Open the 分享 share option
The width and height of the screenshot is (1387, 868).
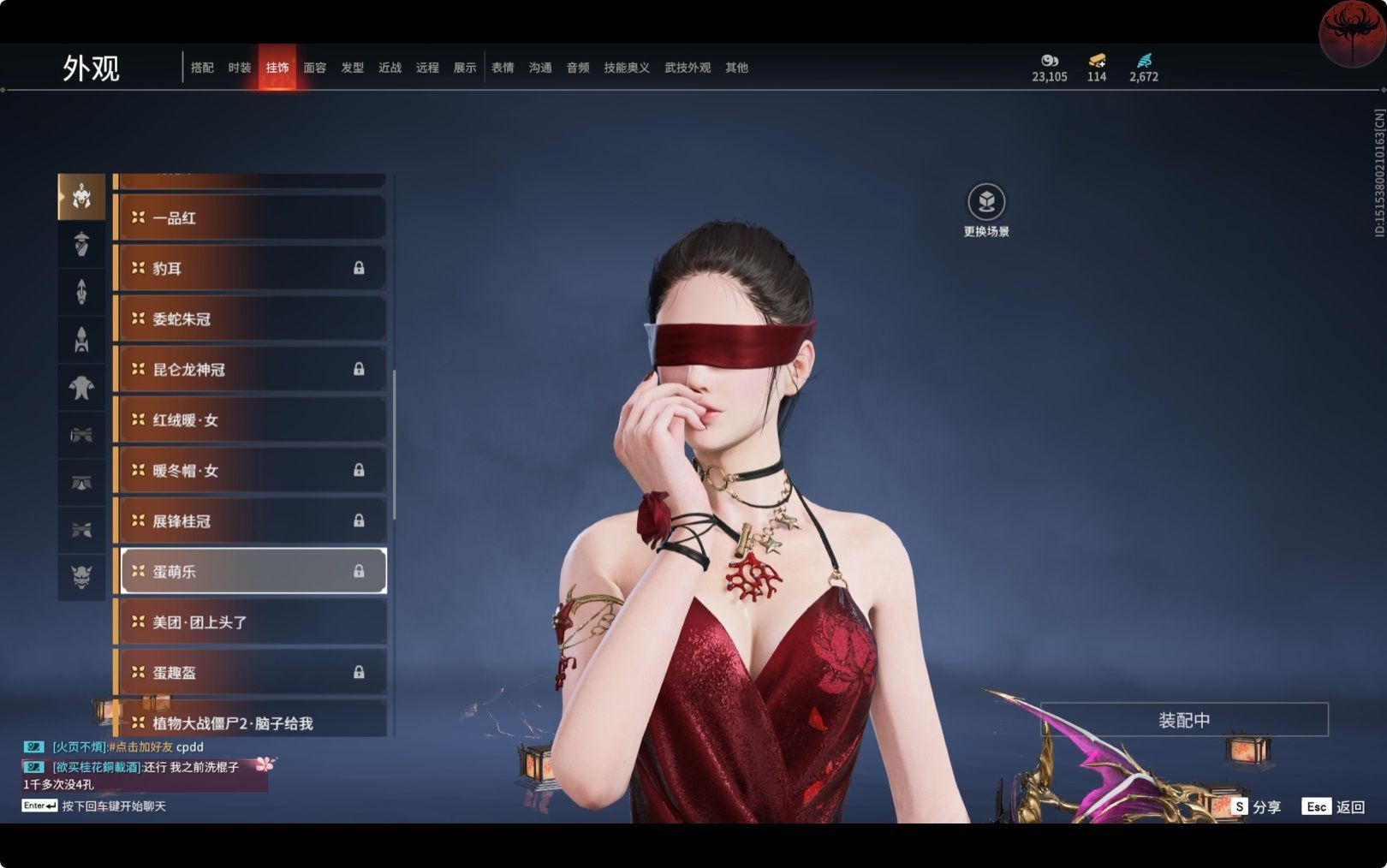click(1257, 806)
